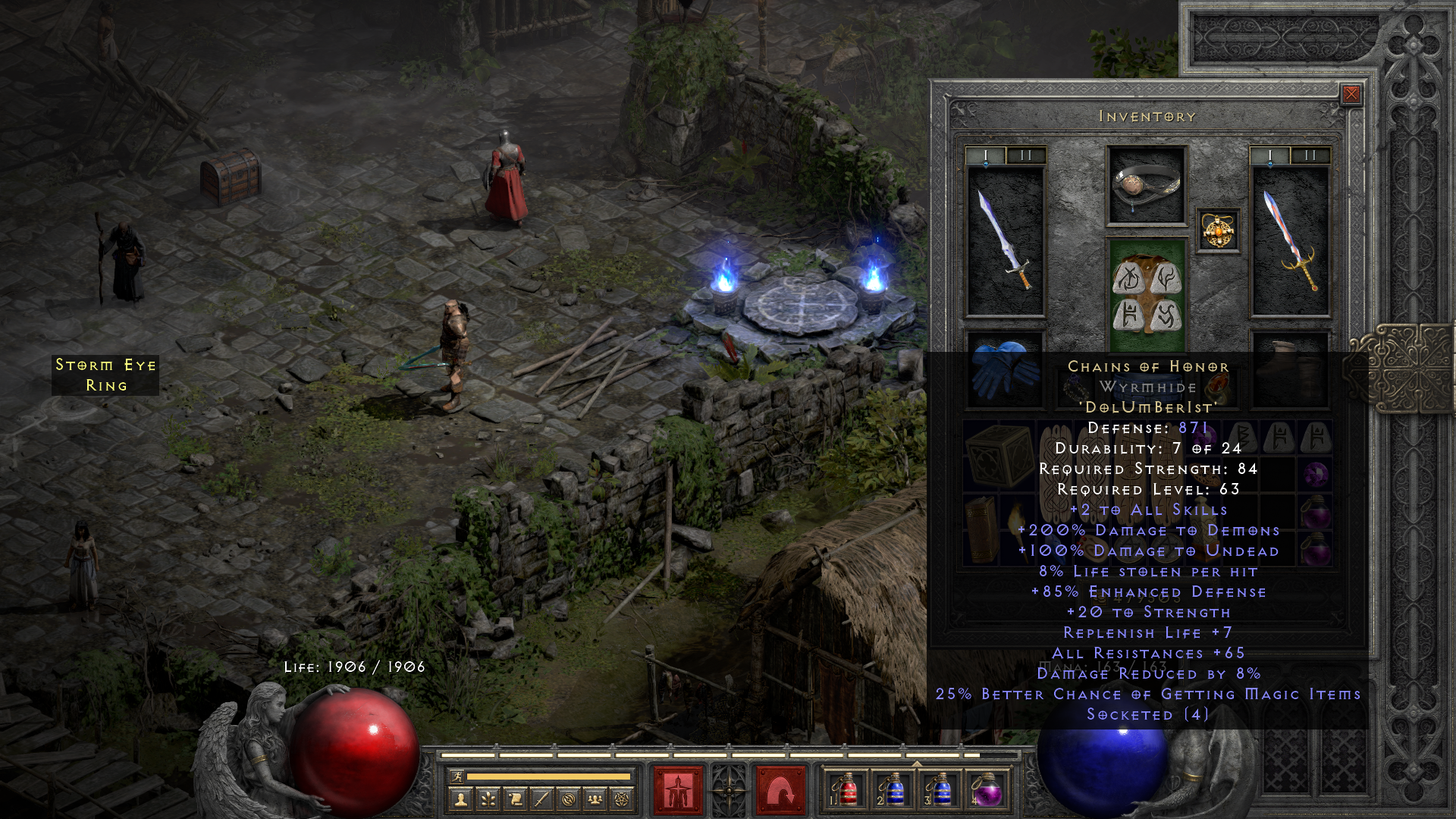Switch to right weapon set II
This screenshot has height=819, width=1456.
coord(1310,155)
